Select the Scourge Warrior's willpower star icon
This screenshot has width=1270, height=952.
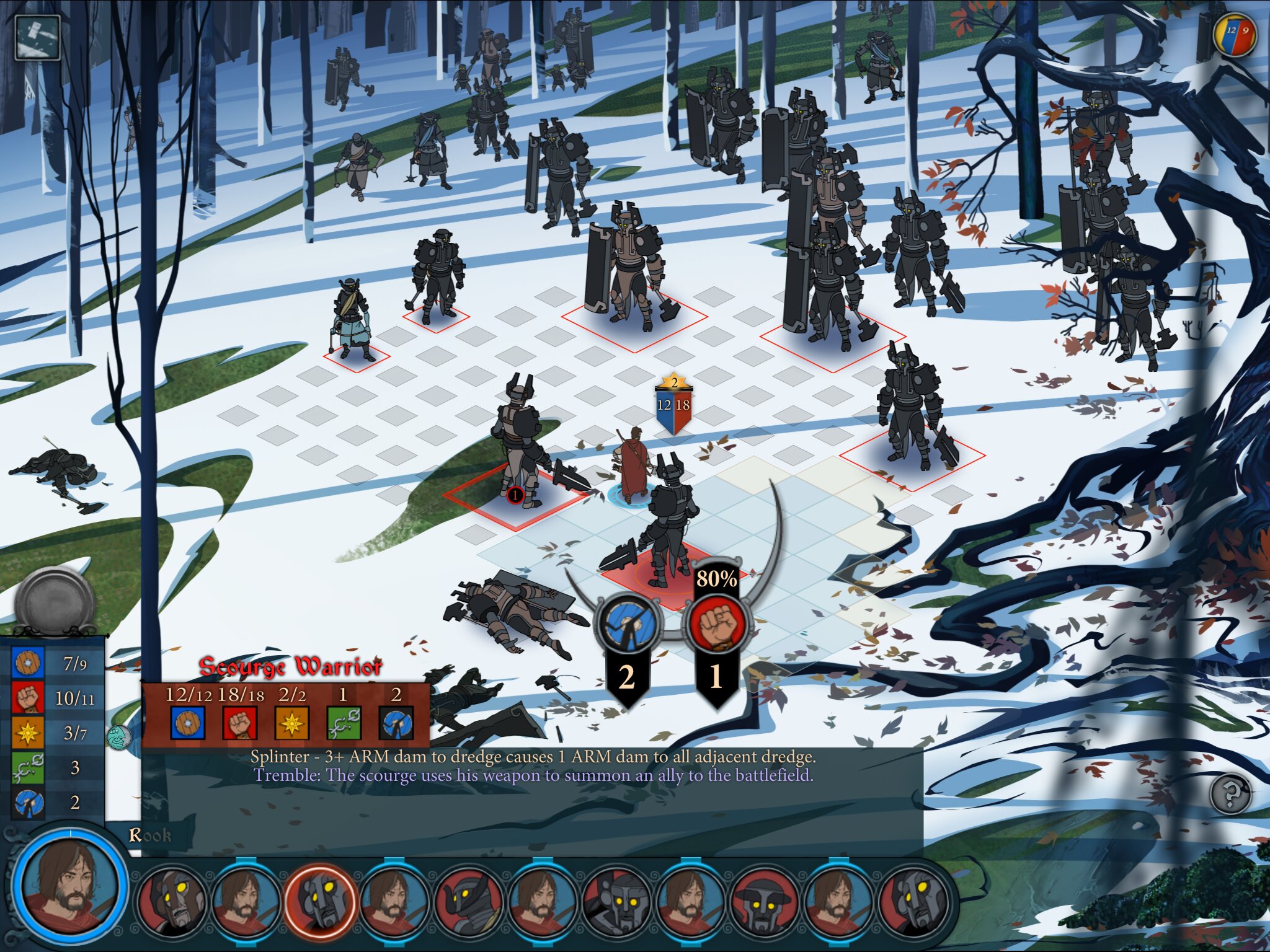[x=291, y=722]
